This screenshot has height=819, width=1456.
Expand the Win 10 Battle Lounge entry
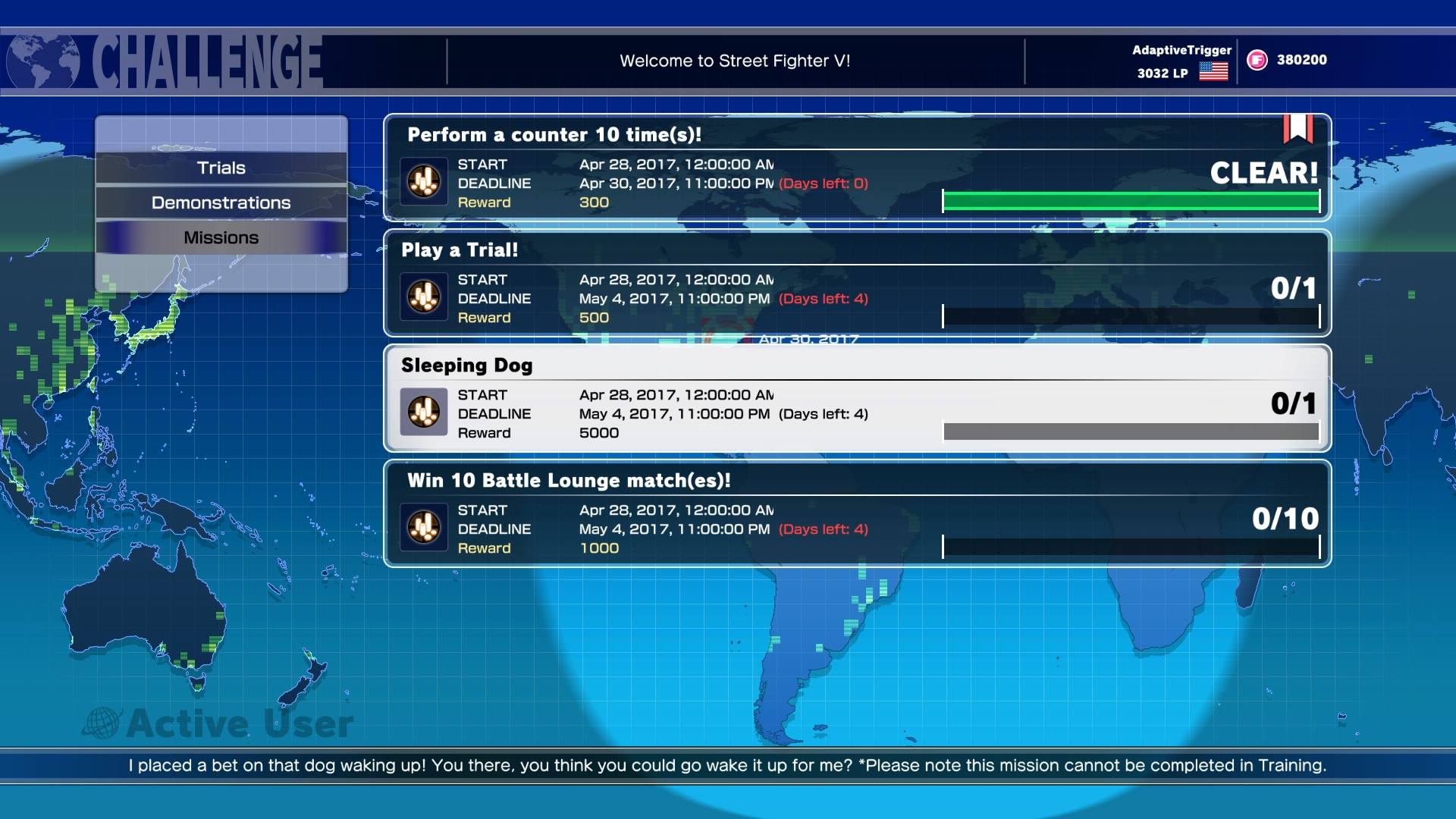pyautogui.click(x=855, y=515)
